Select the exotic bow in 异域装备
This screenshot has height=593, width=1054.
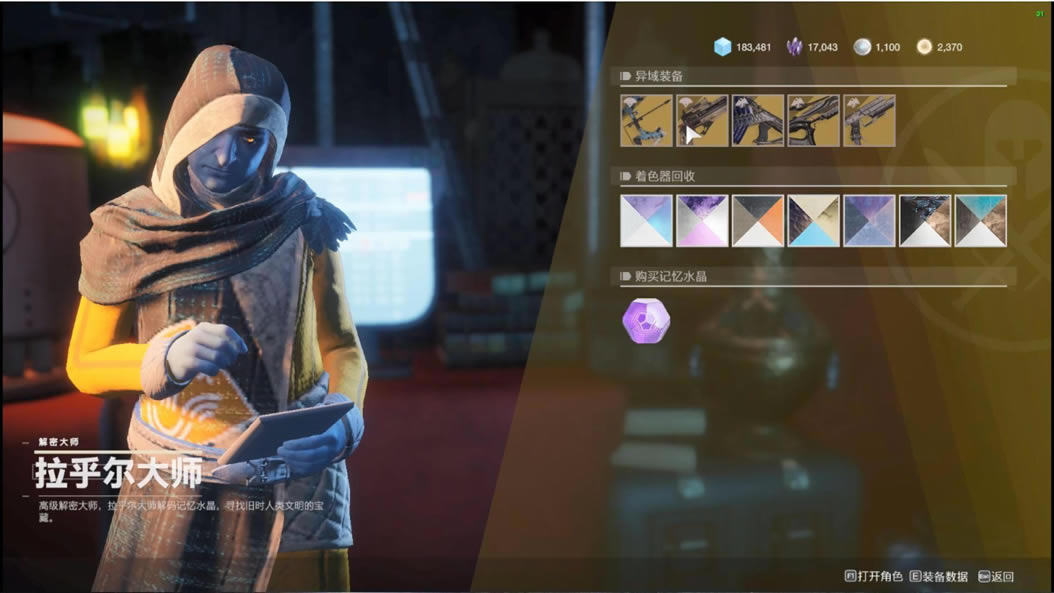click(x=646, y=121)
